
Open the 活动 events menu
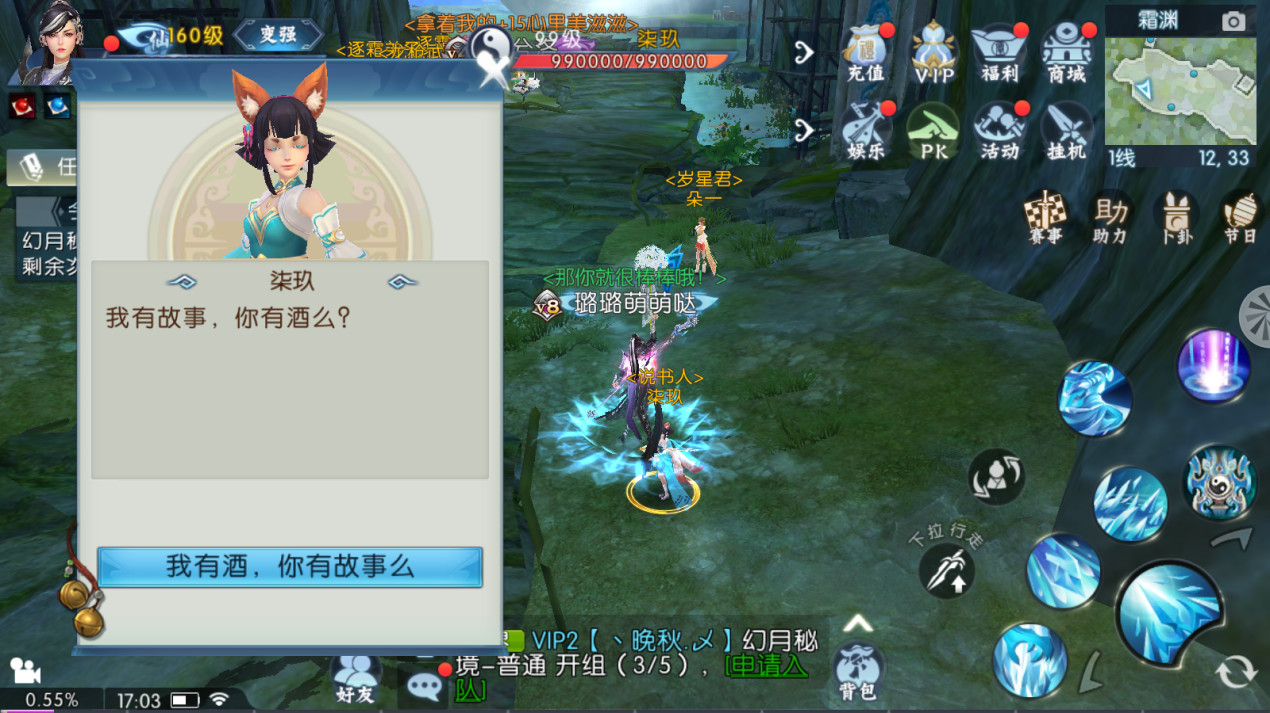tap(999, 131)
